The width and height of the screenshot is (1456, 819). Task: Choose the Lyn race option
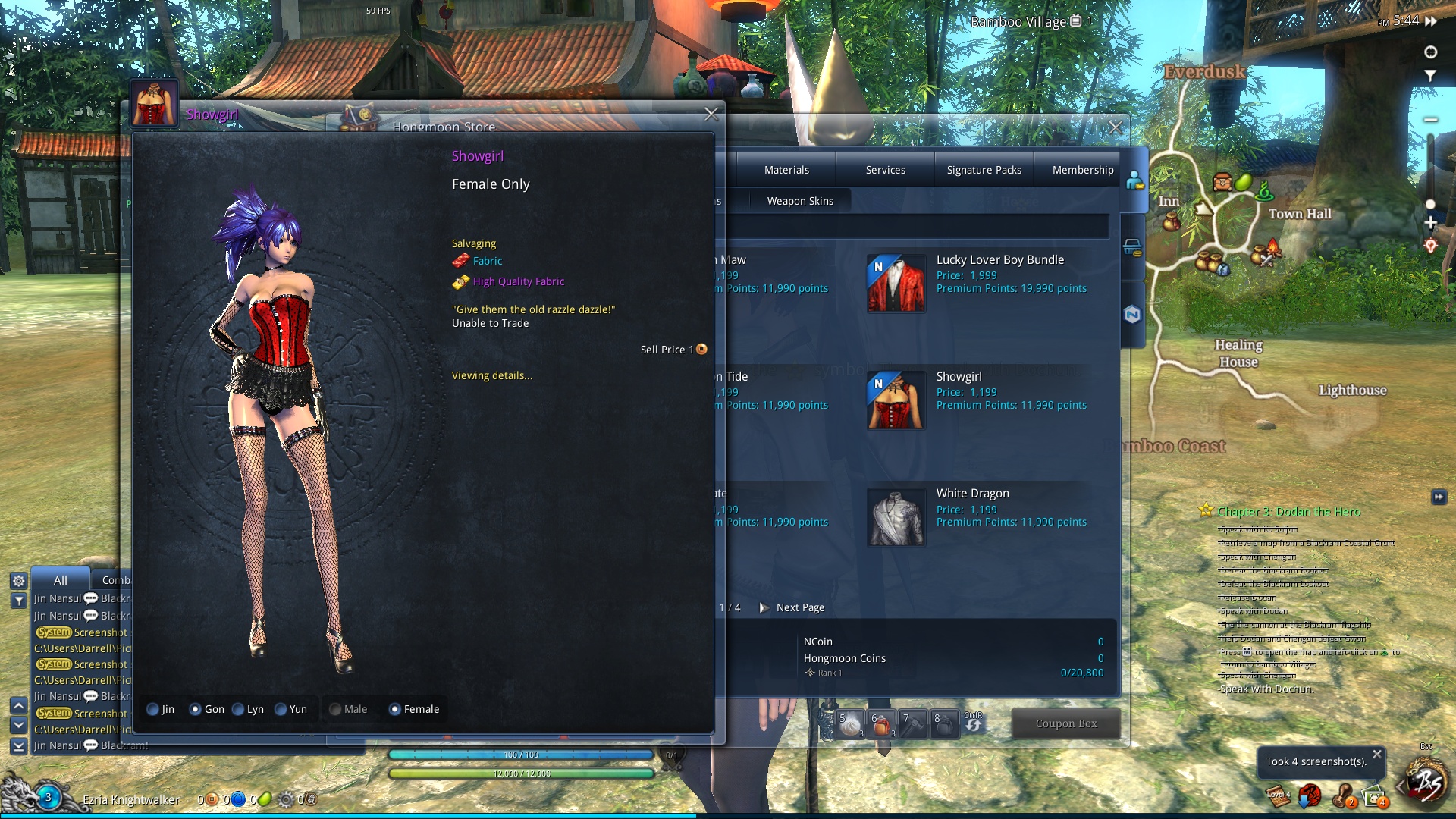coord(239,710)
